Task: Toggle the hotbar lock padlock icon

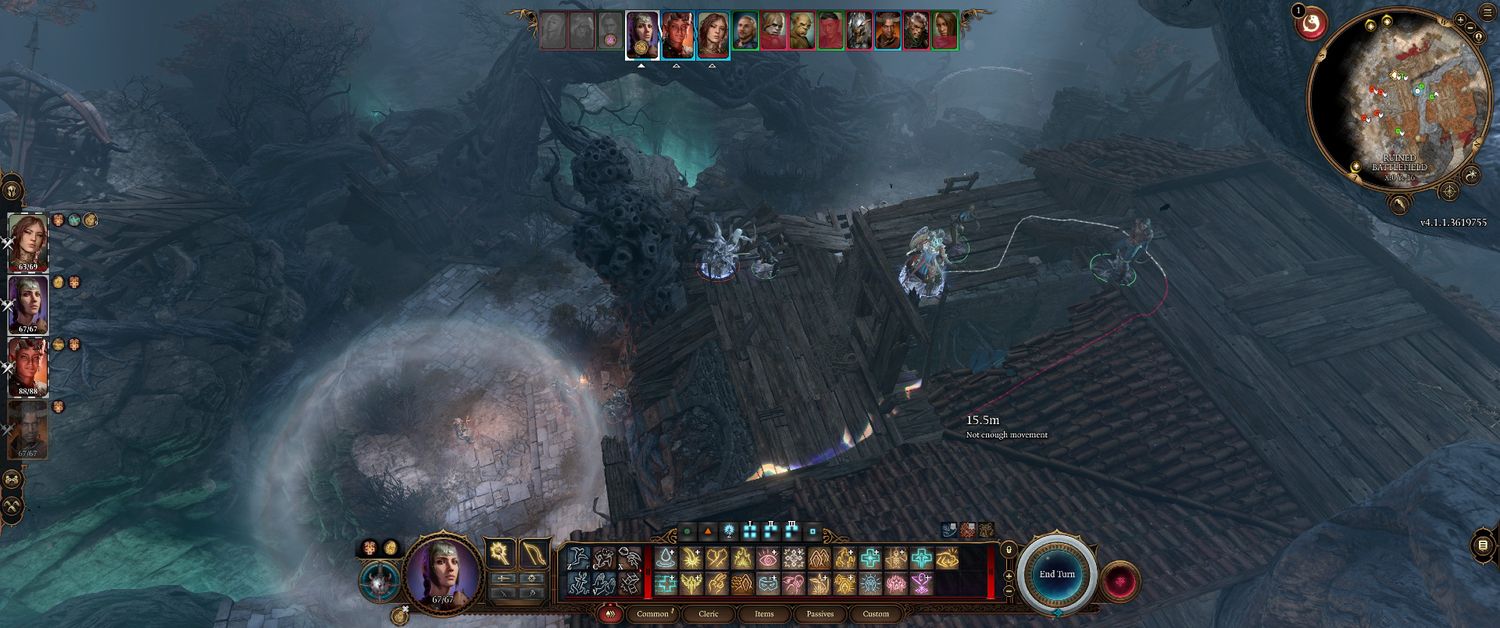Action: tap(1007, 549)
